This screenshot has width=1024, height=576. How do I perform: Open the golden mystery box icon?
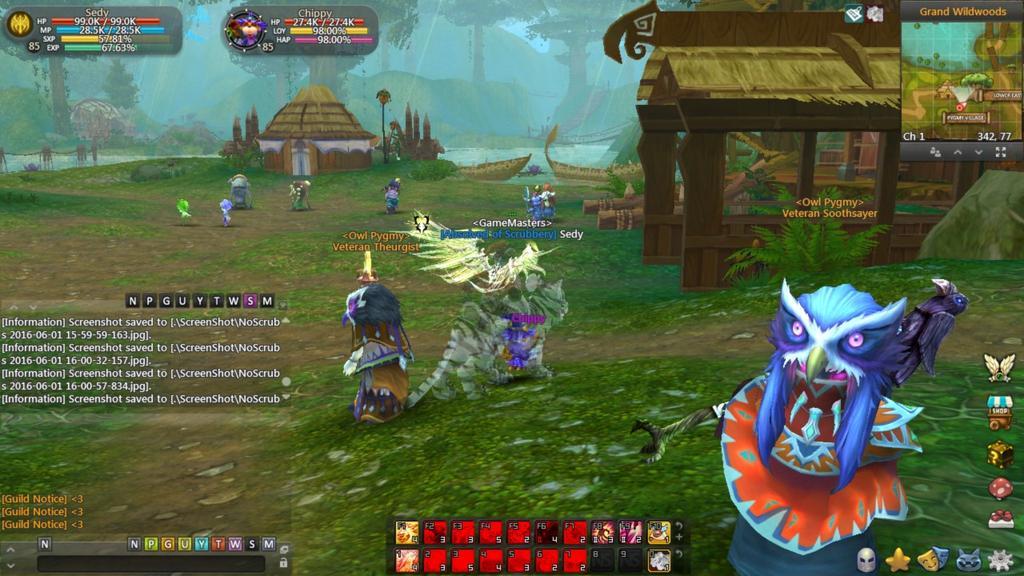[x=1000, y=454]
